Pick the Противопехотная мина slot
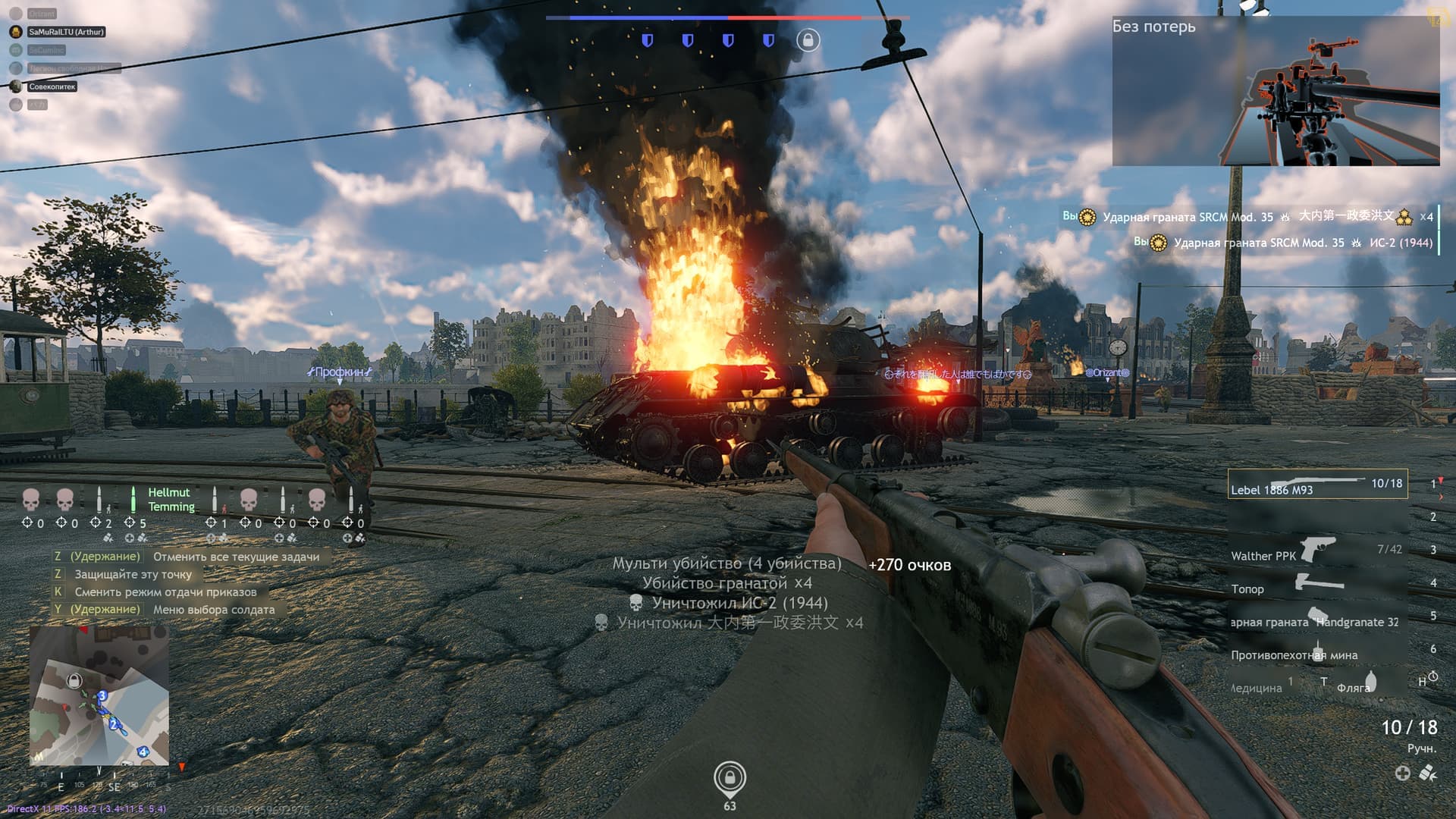 coord(1317,653)
